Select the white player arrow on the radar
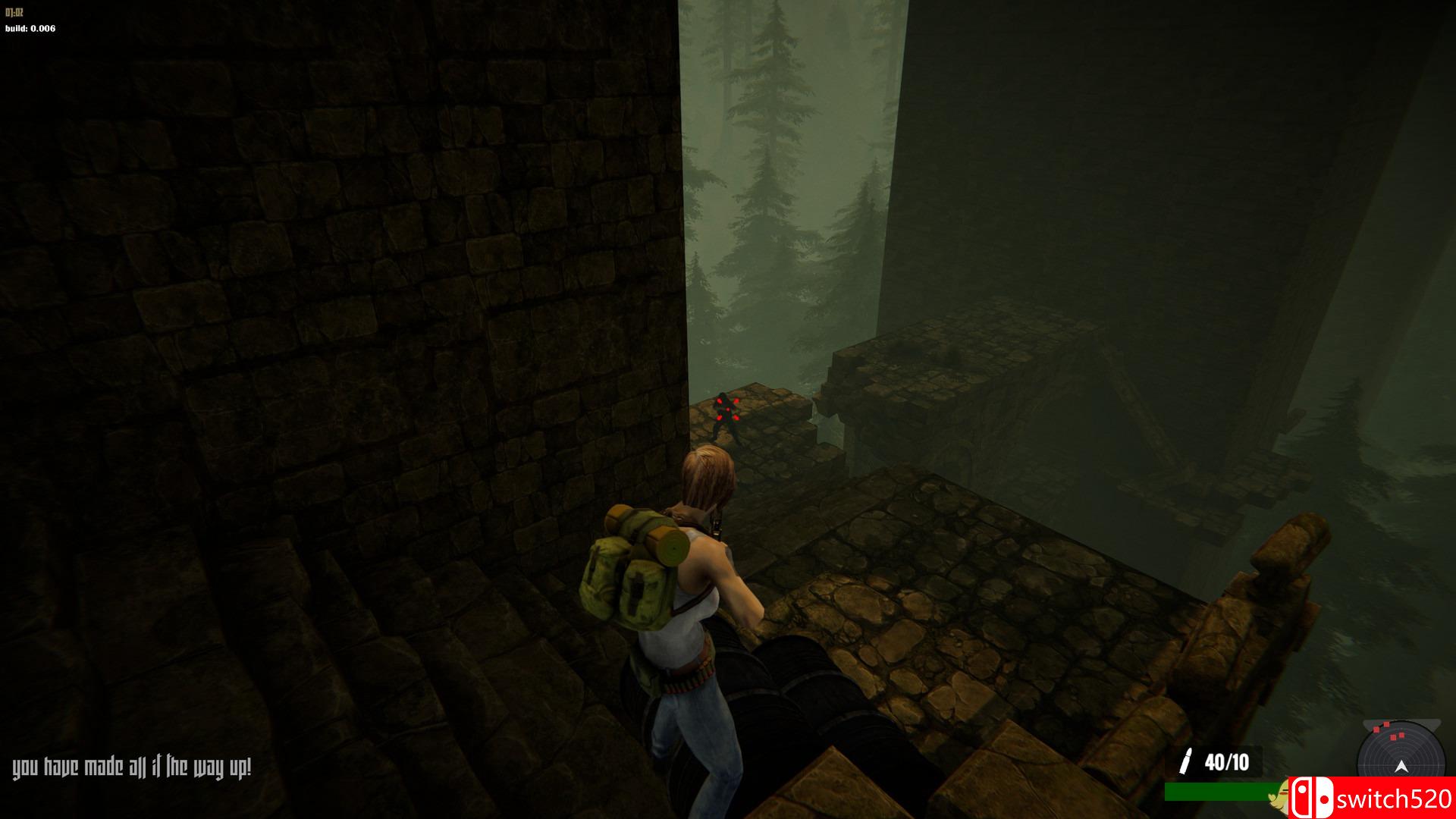The width and height of the screenshot is (1456, 819). pyautogui.click(x=1401, y=767)
